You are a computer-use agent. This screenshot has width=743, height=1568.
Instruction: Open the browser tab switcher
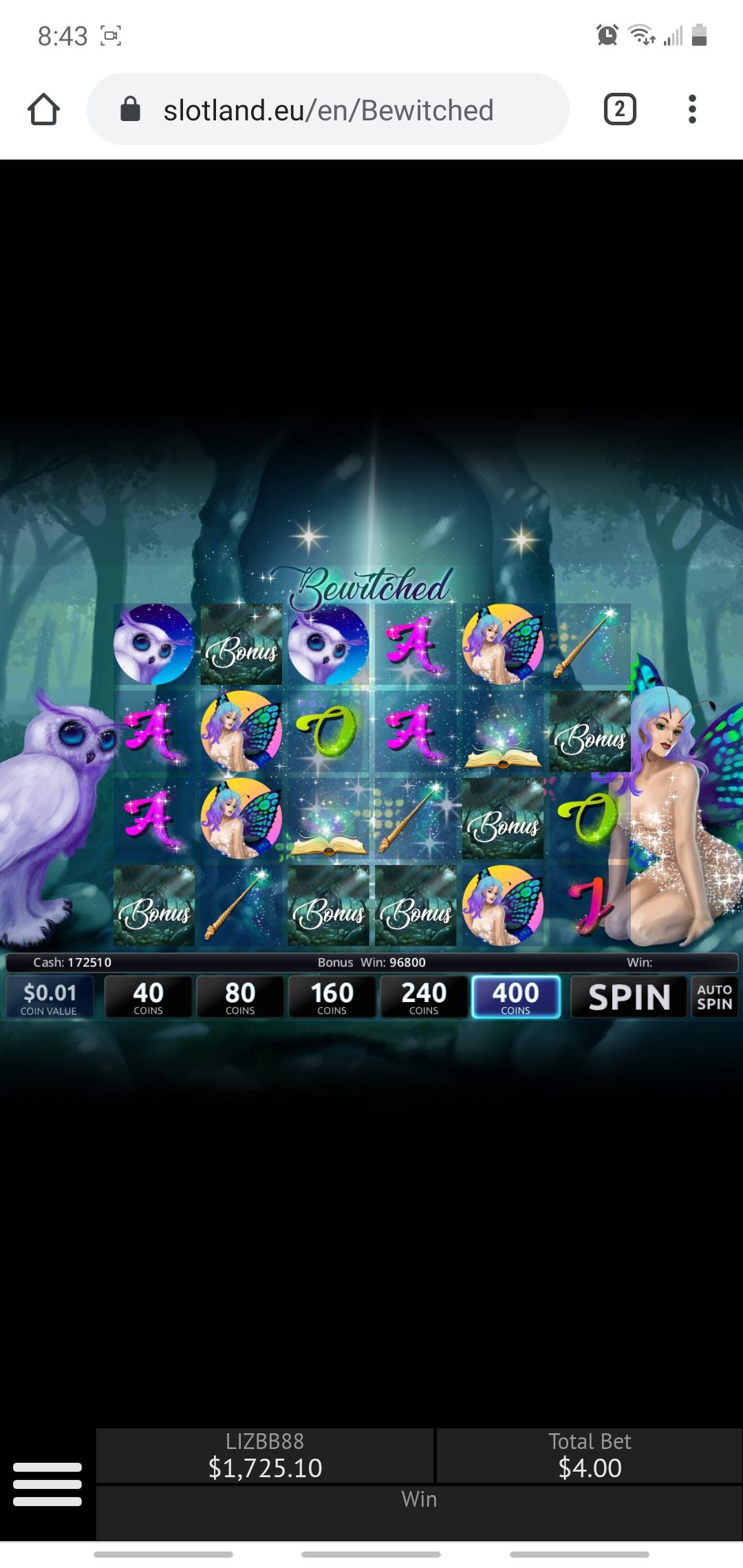click(619, 110)
